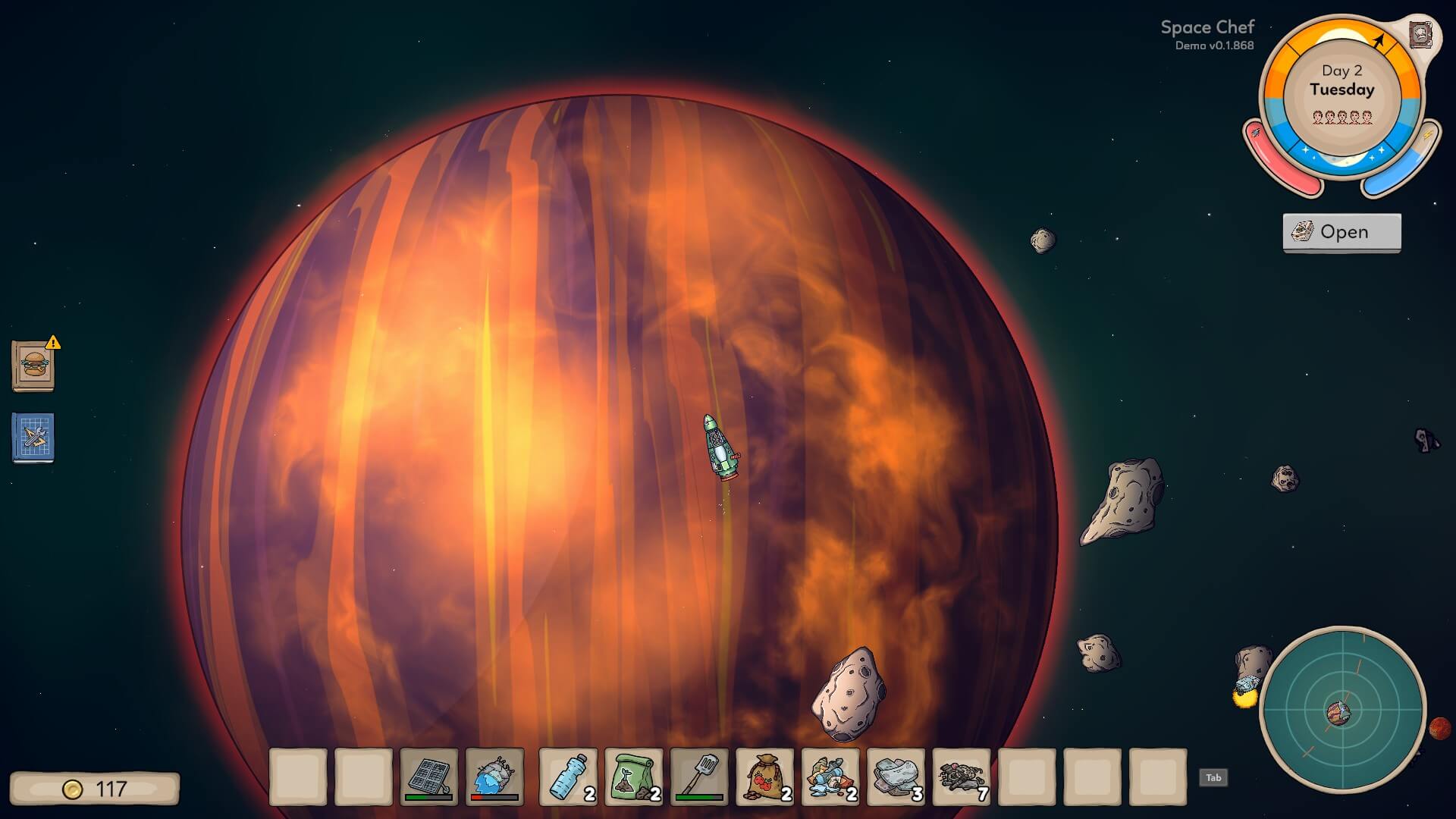1456x819 pixels.
Task: Click the circular radar minimap
Action: (x=1342, y=711)
